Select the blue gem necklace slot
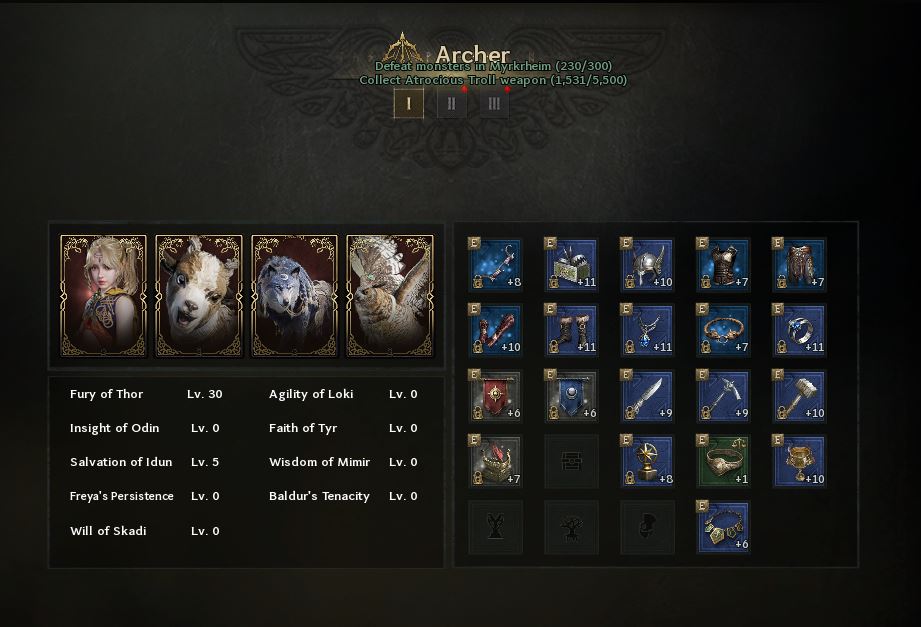The image size is (921, 627). (x=648, y=330)
